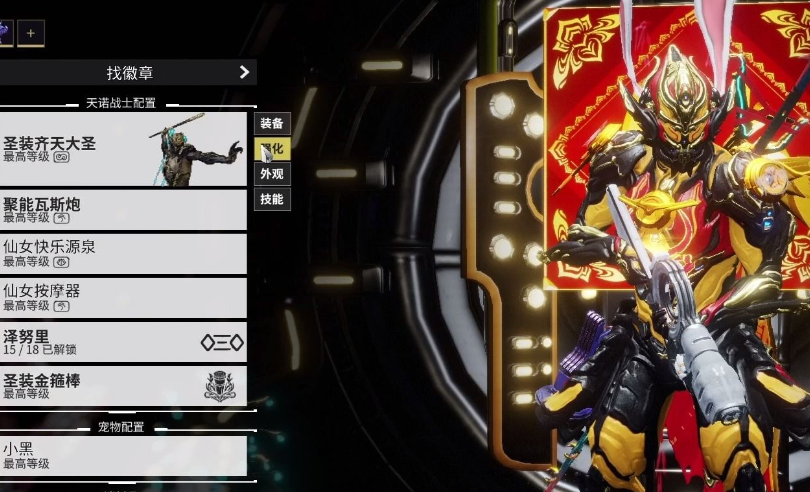Choose the 圣装金箍棒 melee weapon row

coord(122,386)
